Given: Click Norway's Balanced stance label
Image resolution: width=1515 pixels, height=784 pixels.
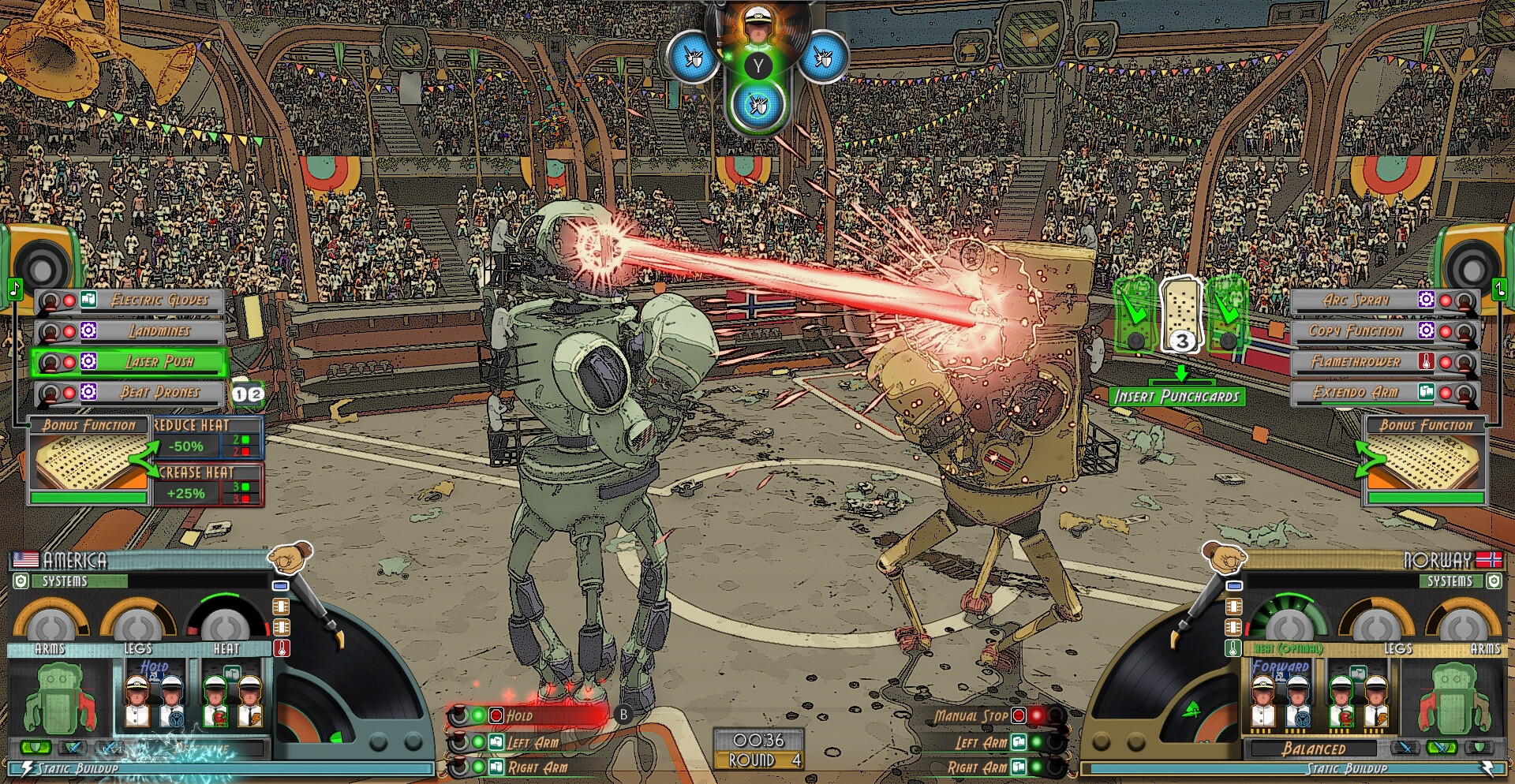Looking at the screenshot, I should tap(1313, 749).
